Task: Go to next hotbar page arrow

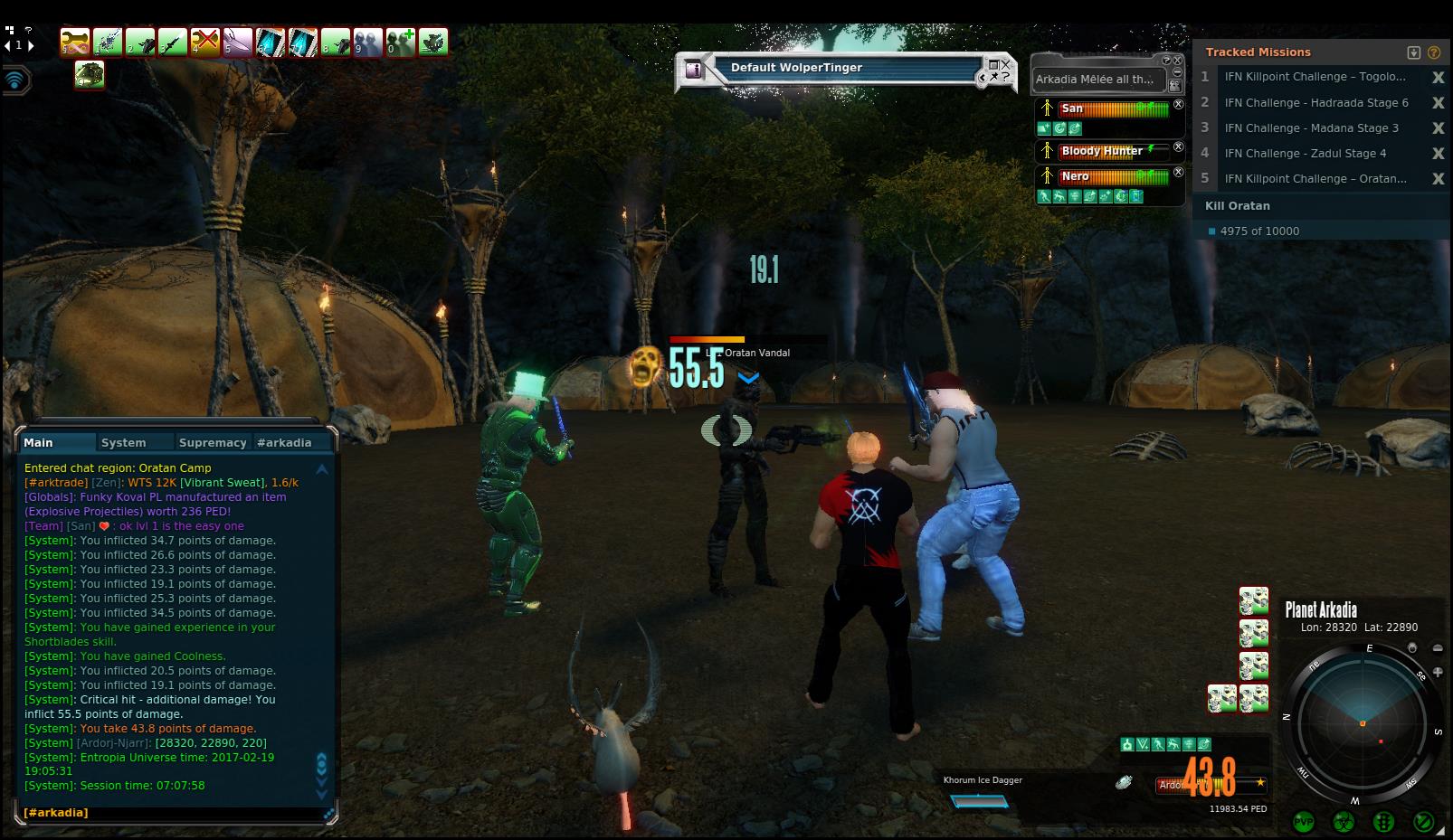Action: coord(31,45)
